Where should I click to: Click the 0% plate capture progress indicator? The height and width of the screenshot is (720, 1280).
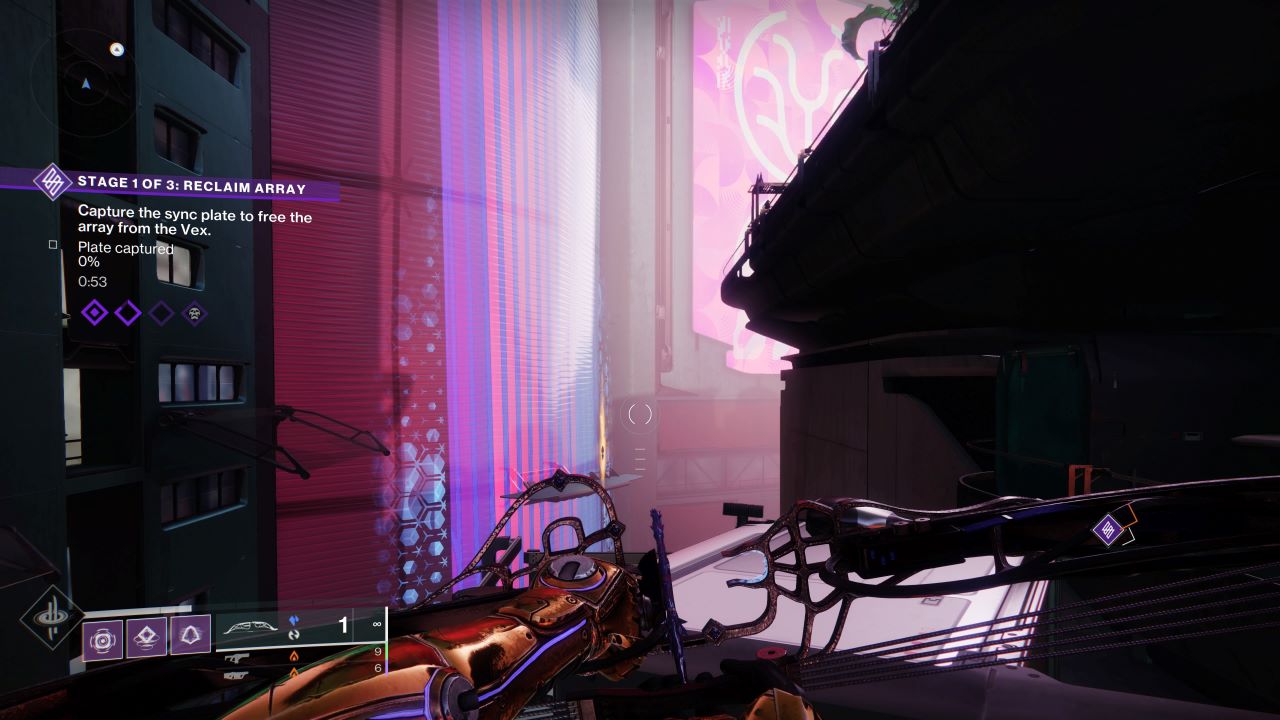click(89, 262)
